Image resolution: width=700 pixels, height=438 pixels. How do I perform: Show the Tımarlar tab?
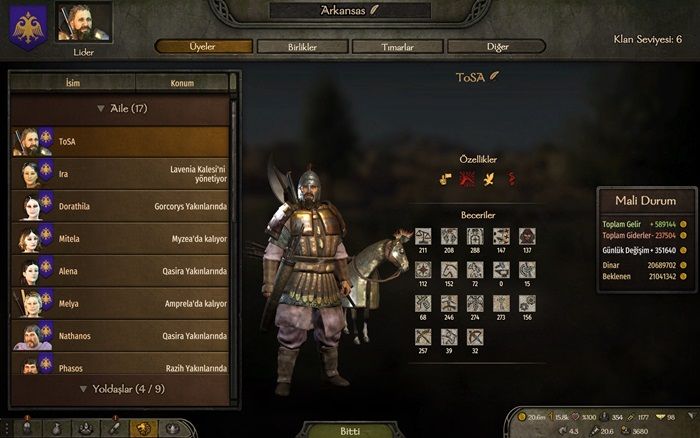point(397,46)
